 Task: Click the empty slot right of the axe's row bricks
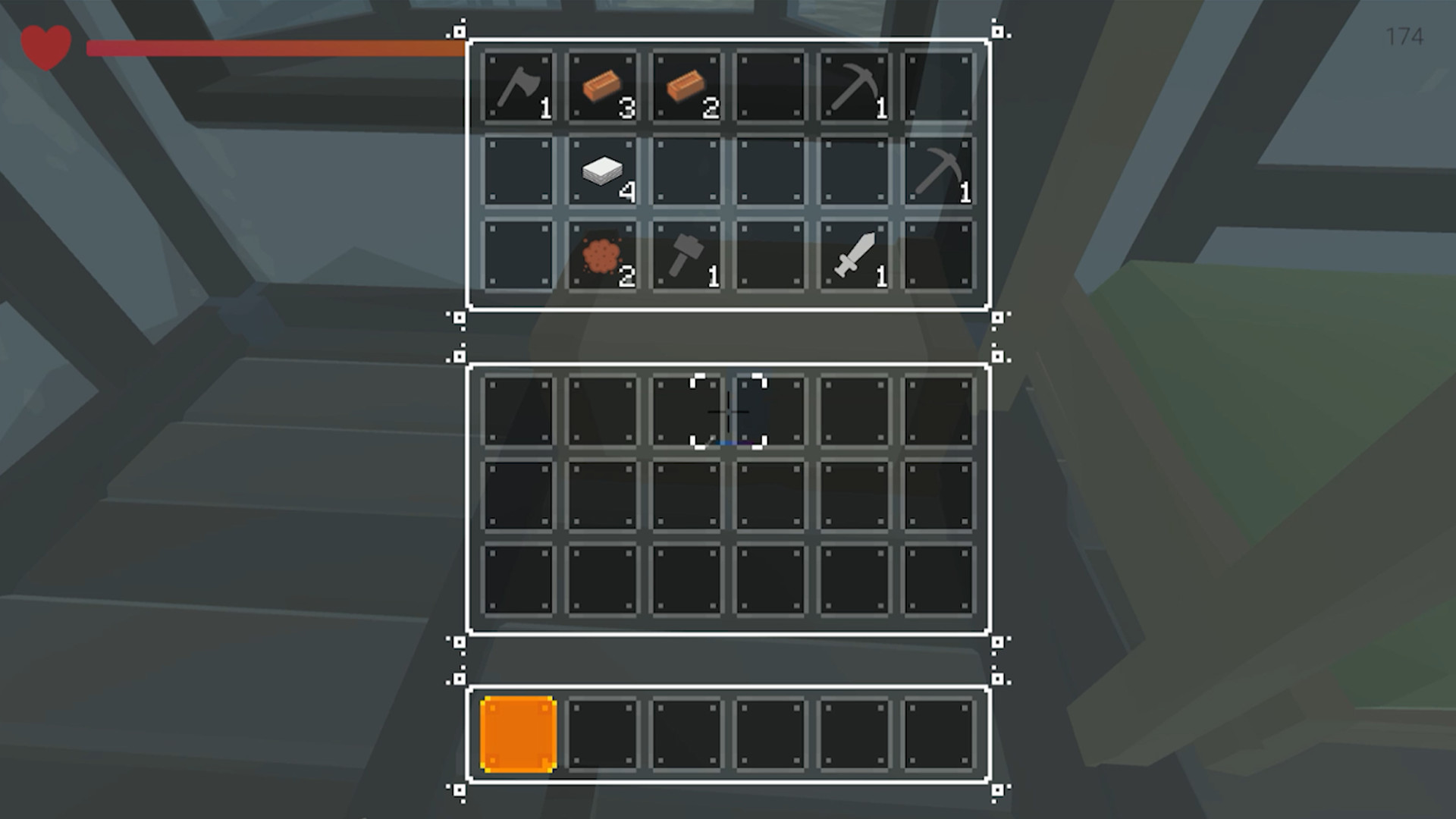770,87
